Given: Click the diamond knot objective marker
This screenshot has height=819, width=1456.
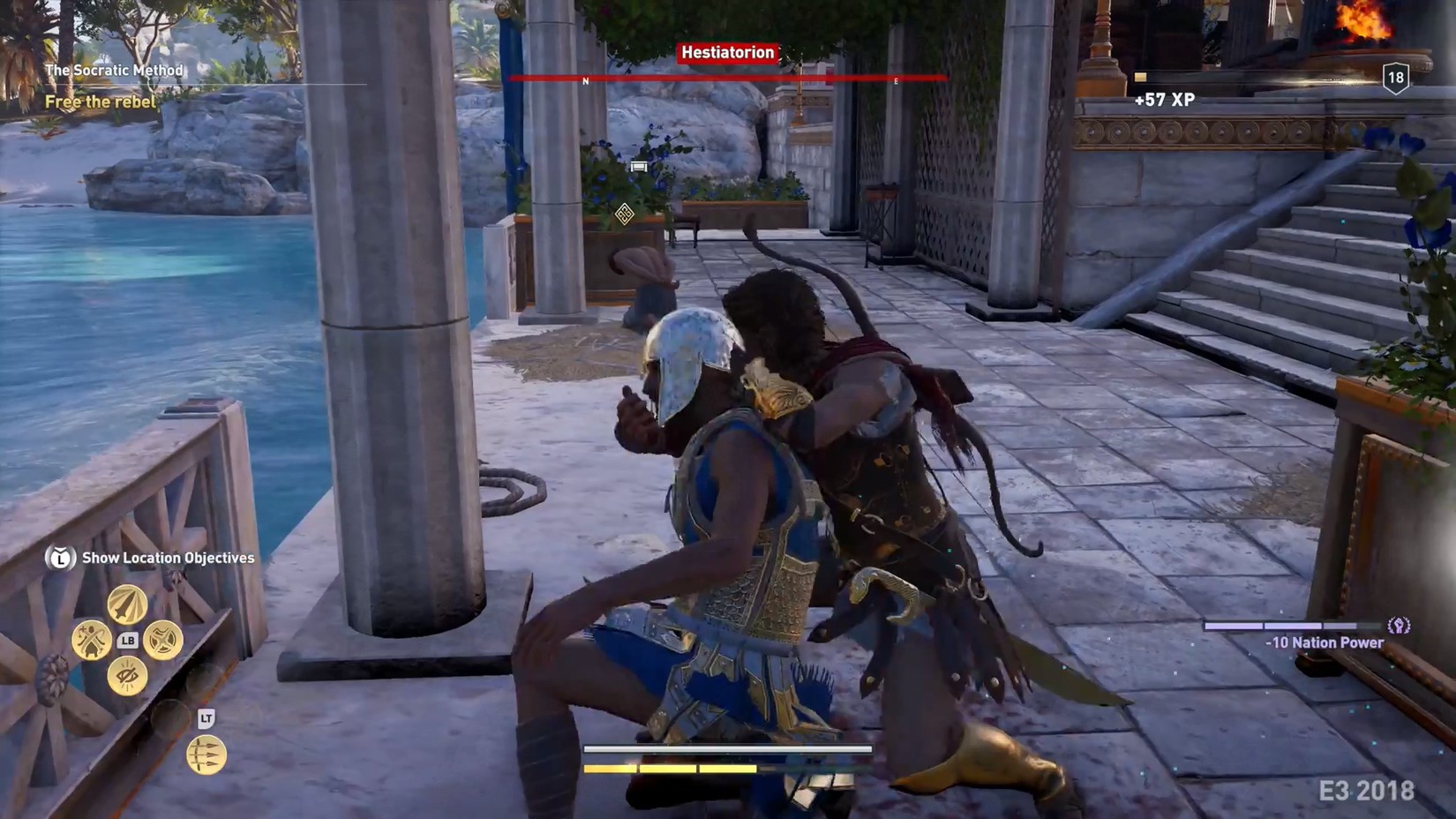Looking at the screenshot, I should coord(624,214).
